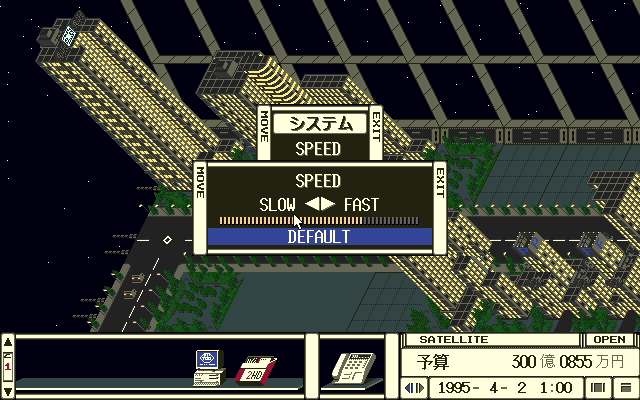Click the OPEN button beside SATELLITE
The height and width of the screenshot is (400, 640).
pos(608,339)
